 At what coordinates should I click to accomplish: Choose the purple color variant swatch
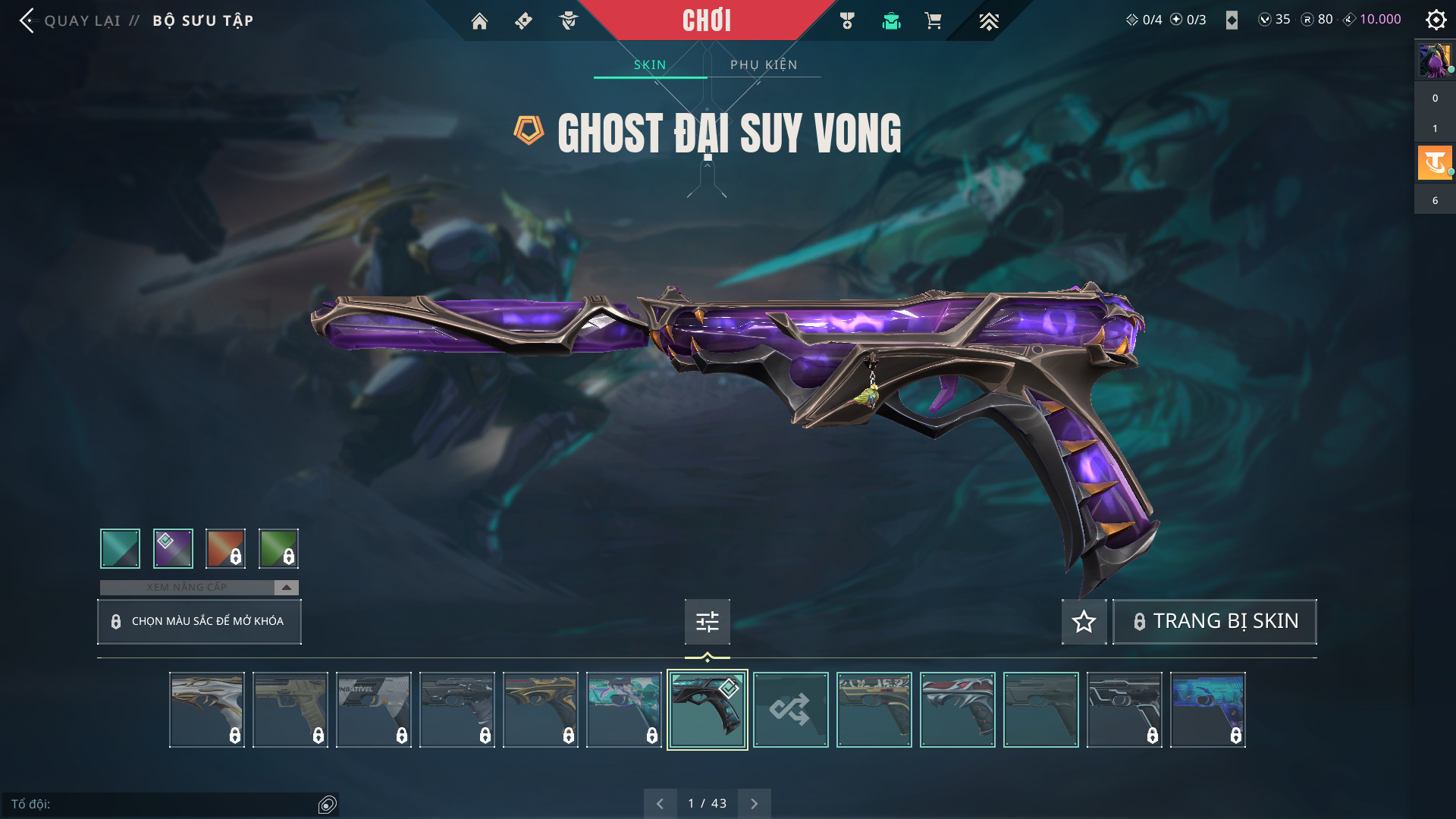173,548
